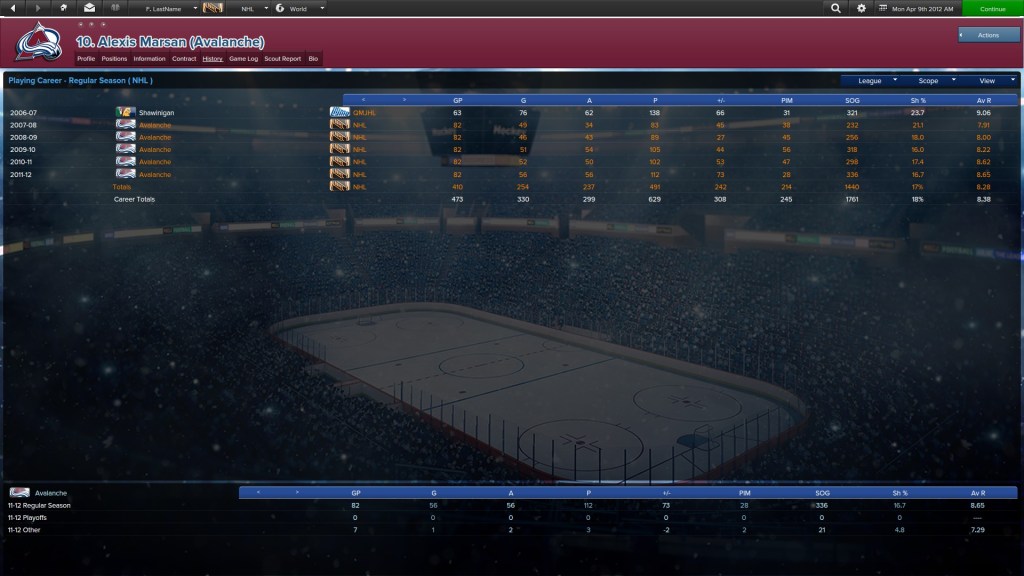This screenshot has width=1024, height=576.
Task: Open the mail inbox icon
Action: click(x=89, y=8)
